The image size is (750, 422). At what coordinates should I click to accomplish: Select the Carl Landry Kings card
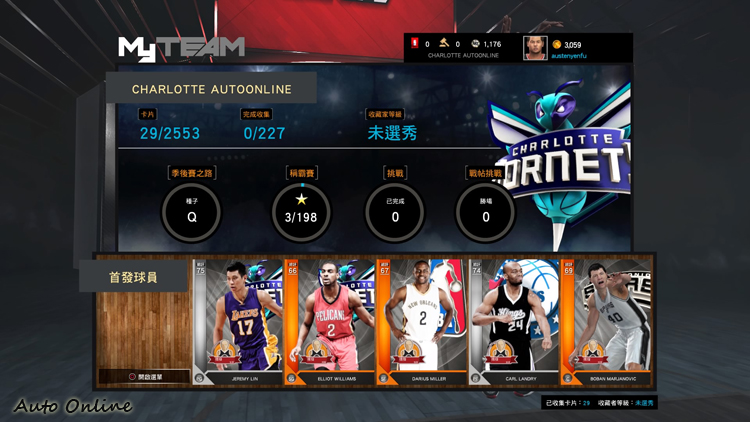coord(514,322)
